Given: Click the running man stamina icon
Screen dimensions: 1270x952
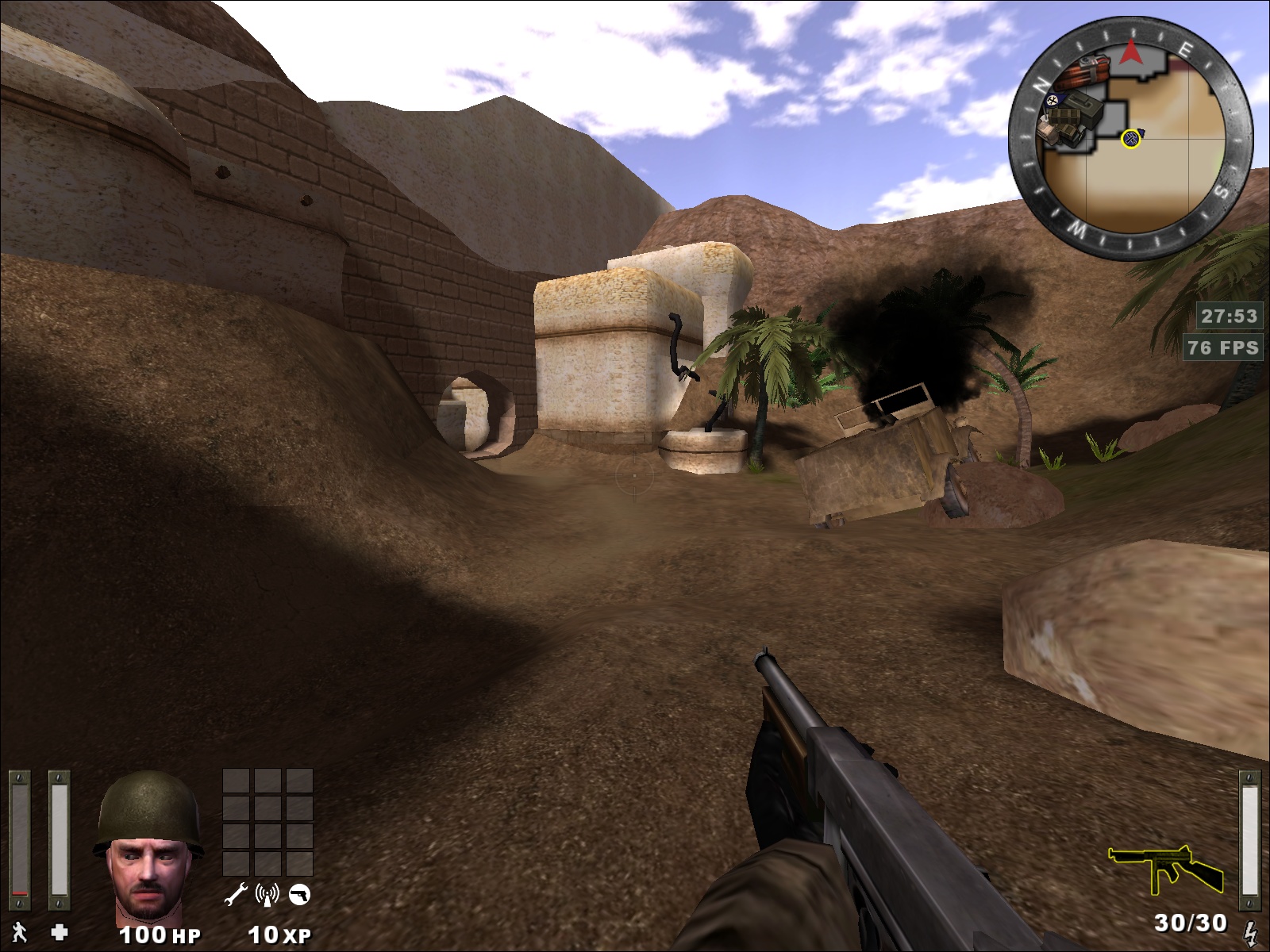Looking at the screenshot, I should 19,933.
